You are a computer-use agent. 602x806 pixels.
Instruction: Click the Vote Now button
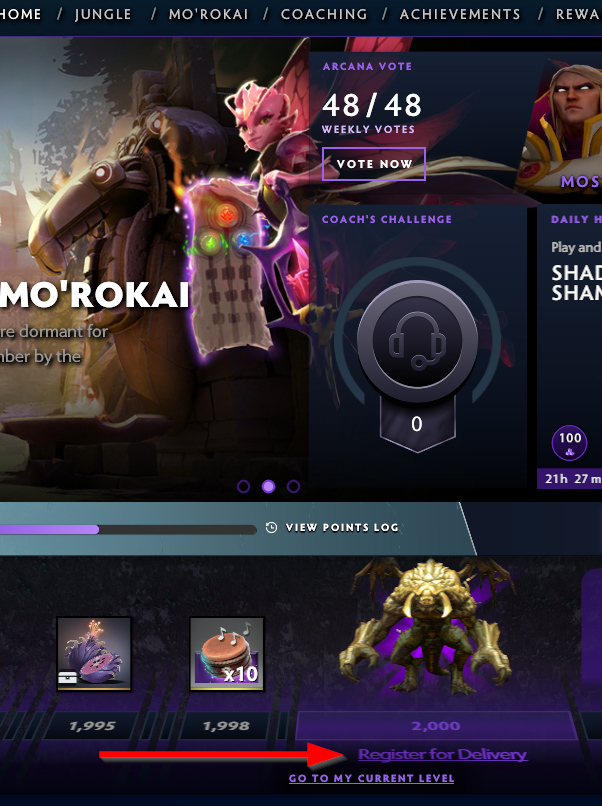pos(374,164)
